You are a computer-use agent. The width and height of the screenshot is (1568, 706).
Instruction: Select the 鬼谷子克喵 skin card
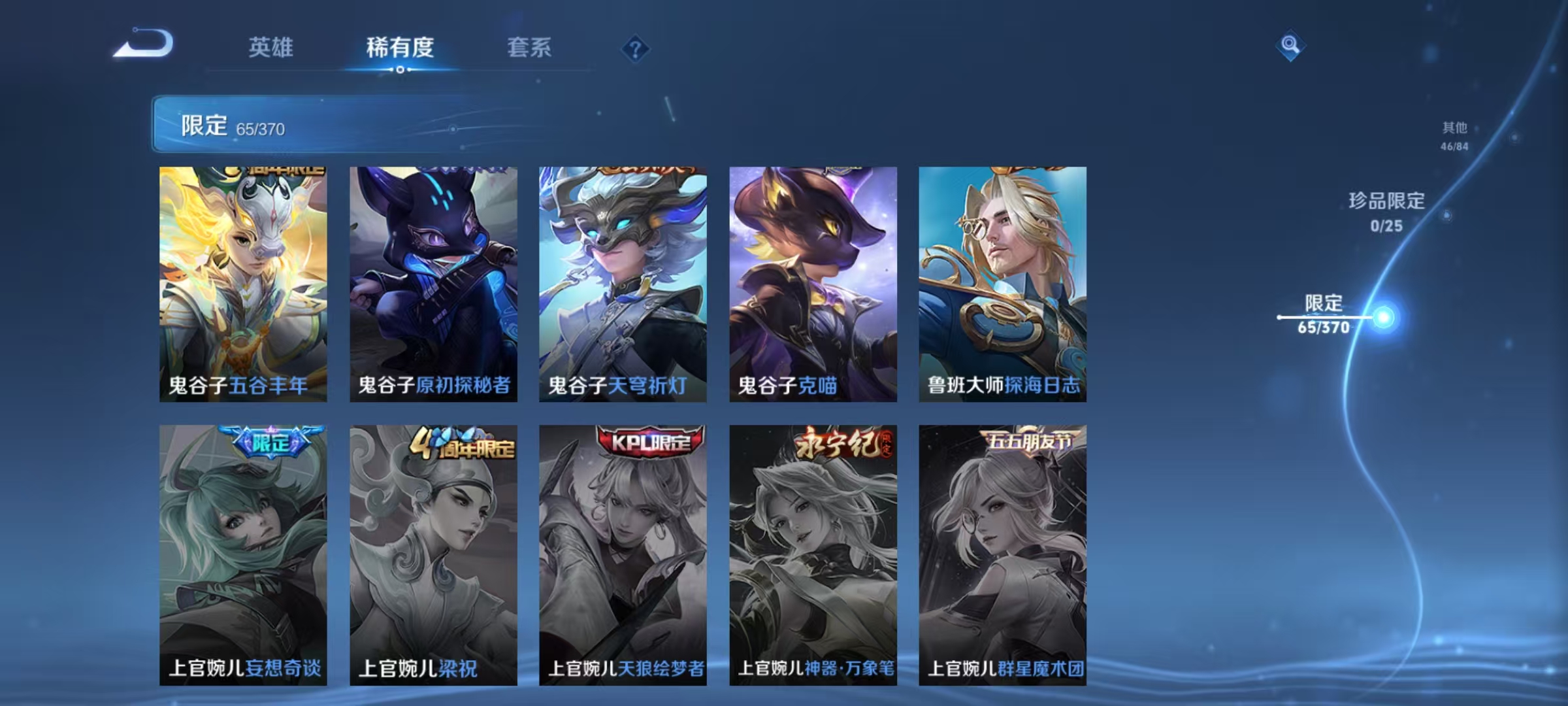point(813,281)
